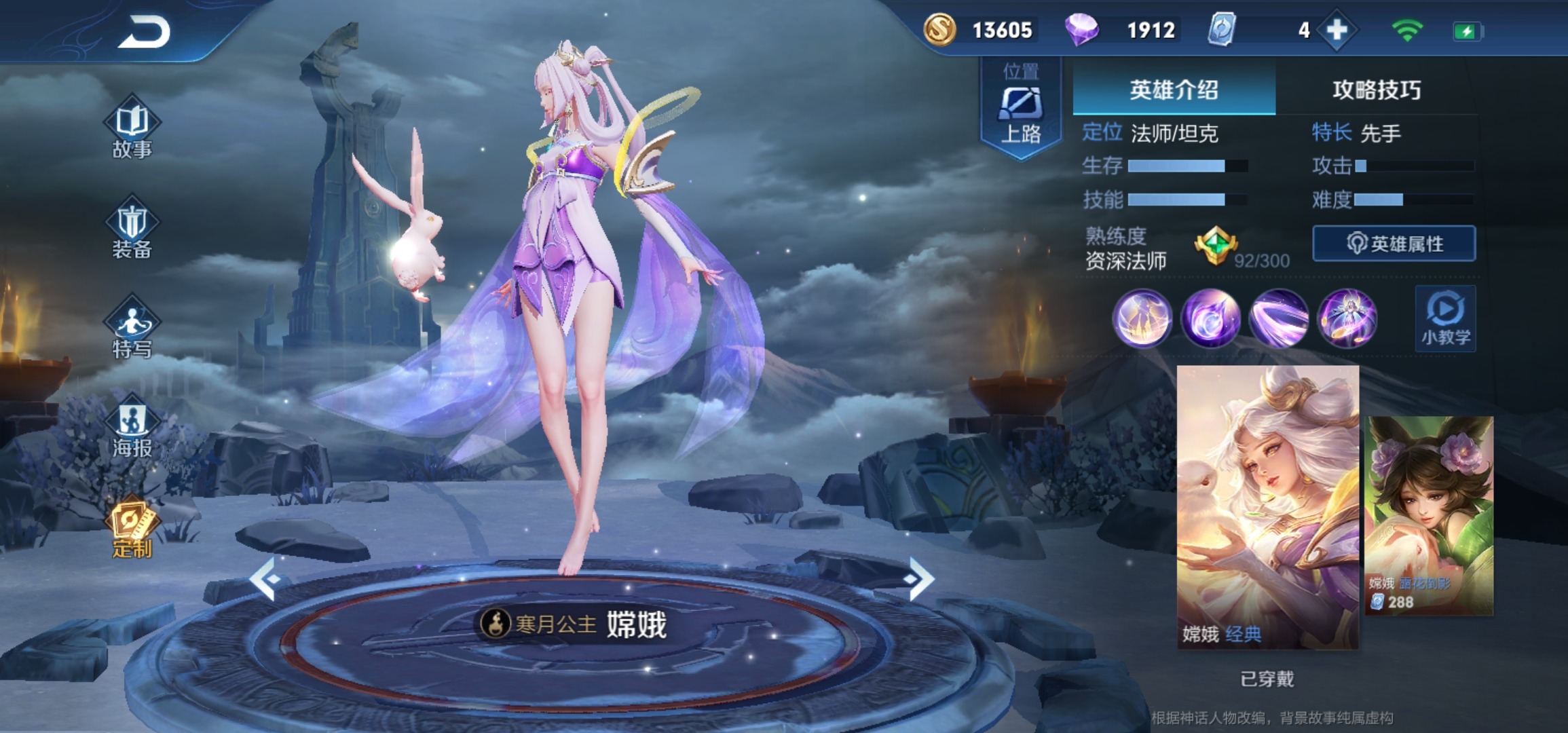
Task: Select the fourth skill icon showing the heroine
Action: pos(1347,318)
